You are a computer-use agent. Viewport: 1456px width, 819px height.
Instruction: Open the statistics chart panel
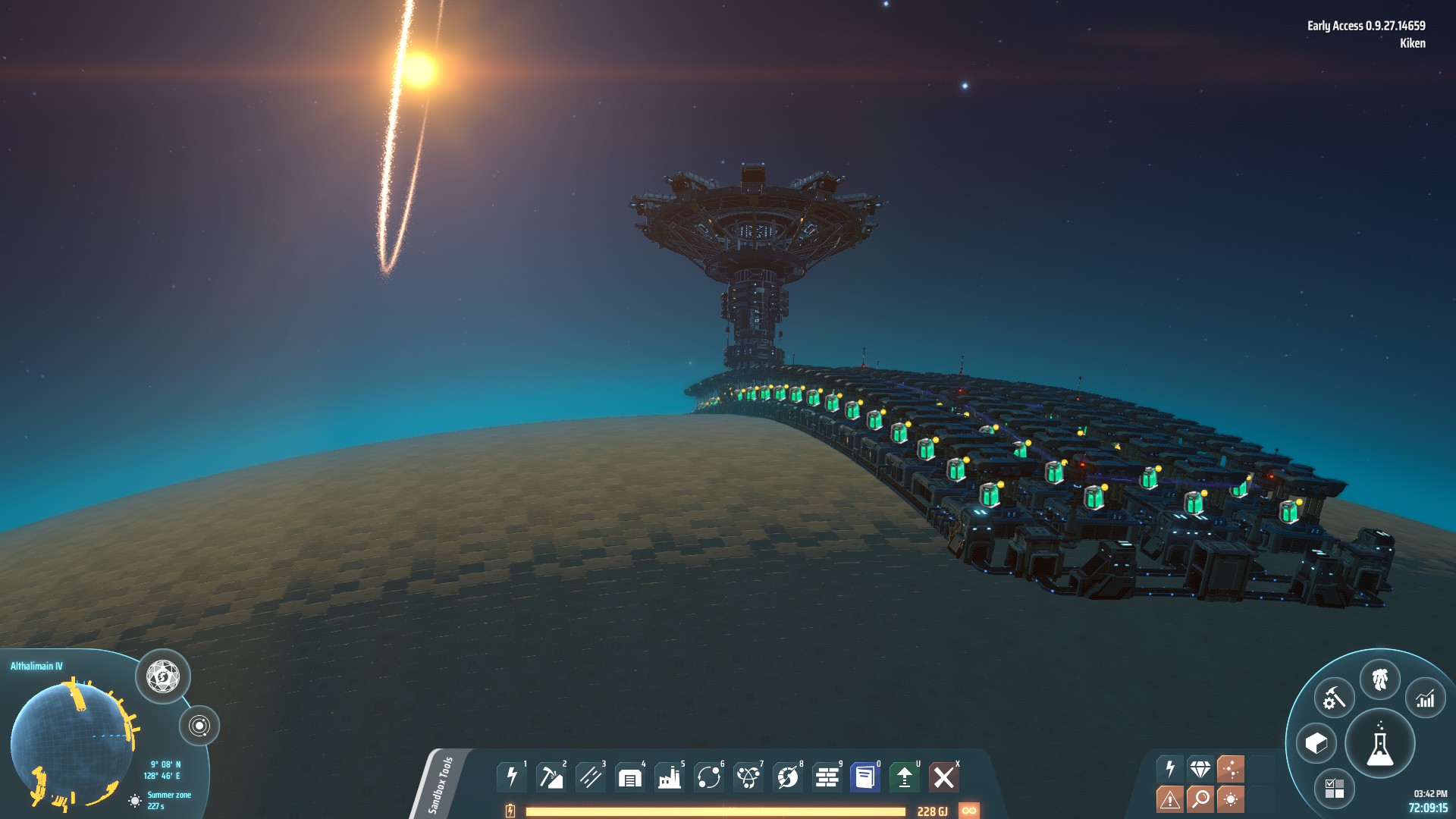(1426, 698)
